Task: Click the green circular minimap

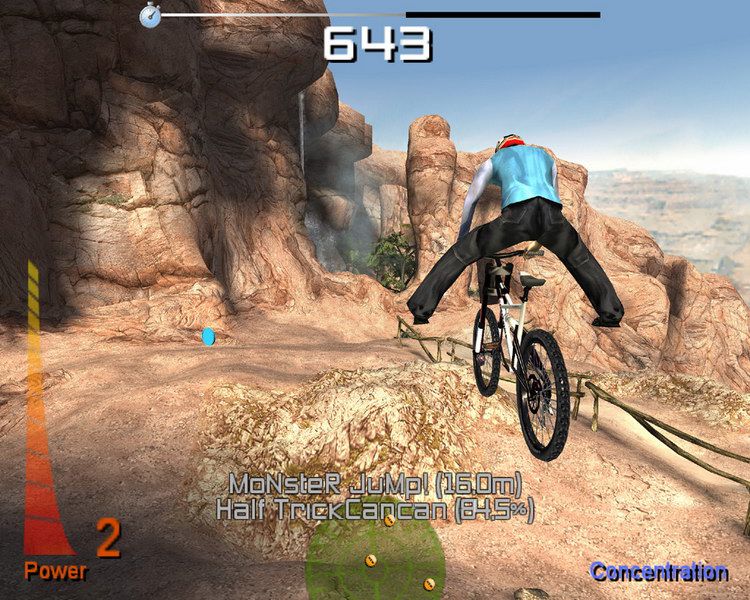Action: point(375,560)
